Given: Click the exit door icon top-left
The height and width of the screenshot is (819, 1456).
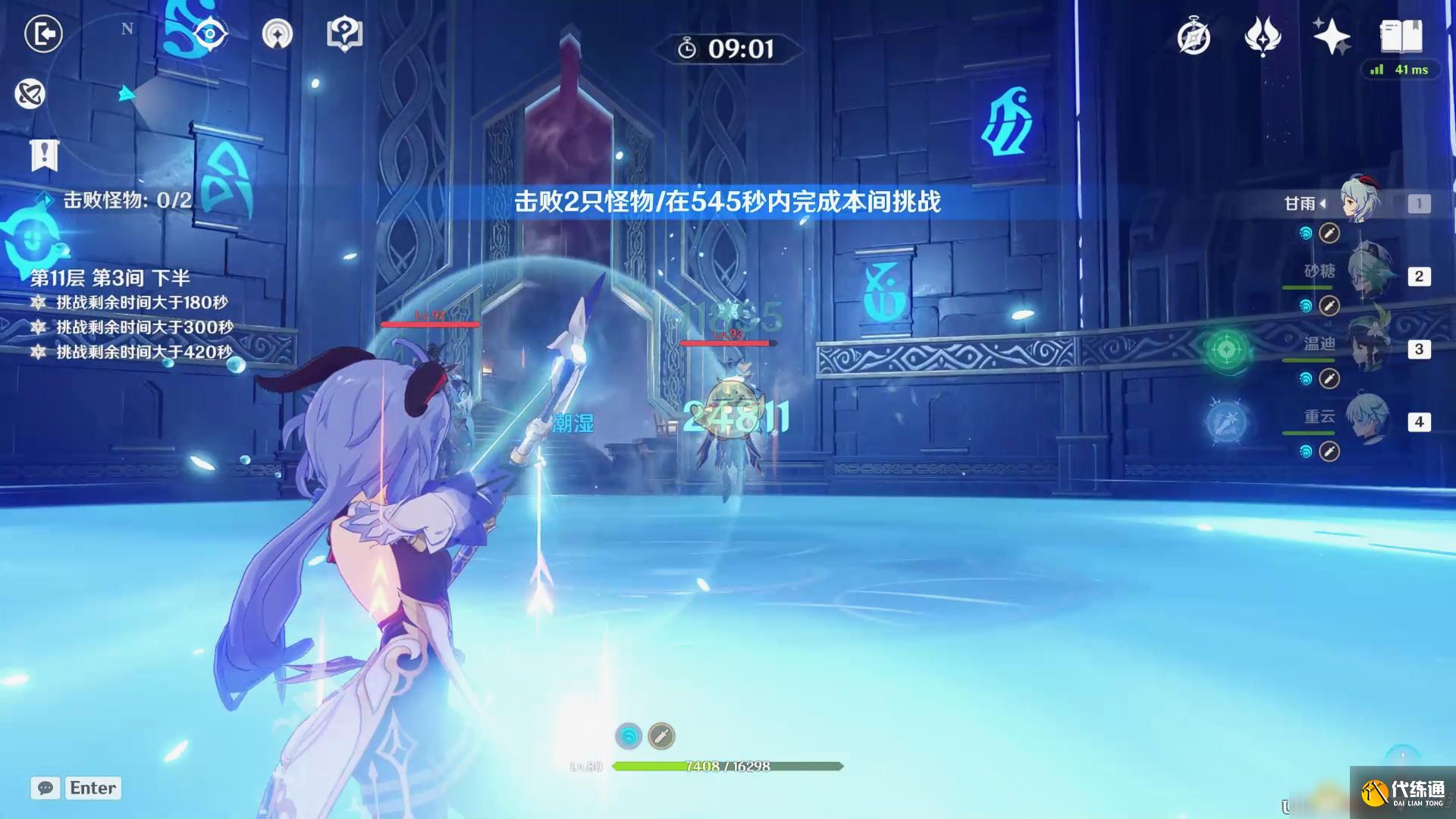Looking at the screenshot, I should coord(43,35).
